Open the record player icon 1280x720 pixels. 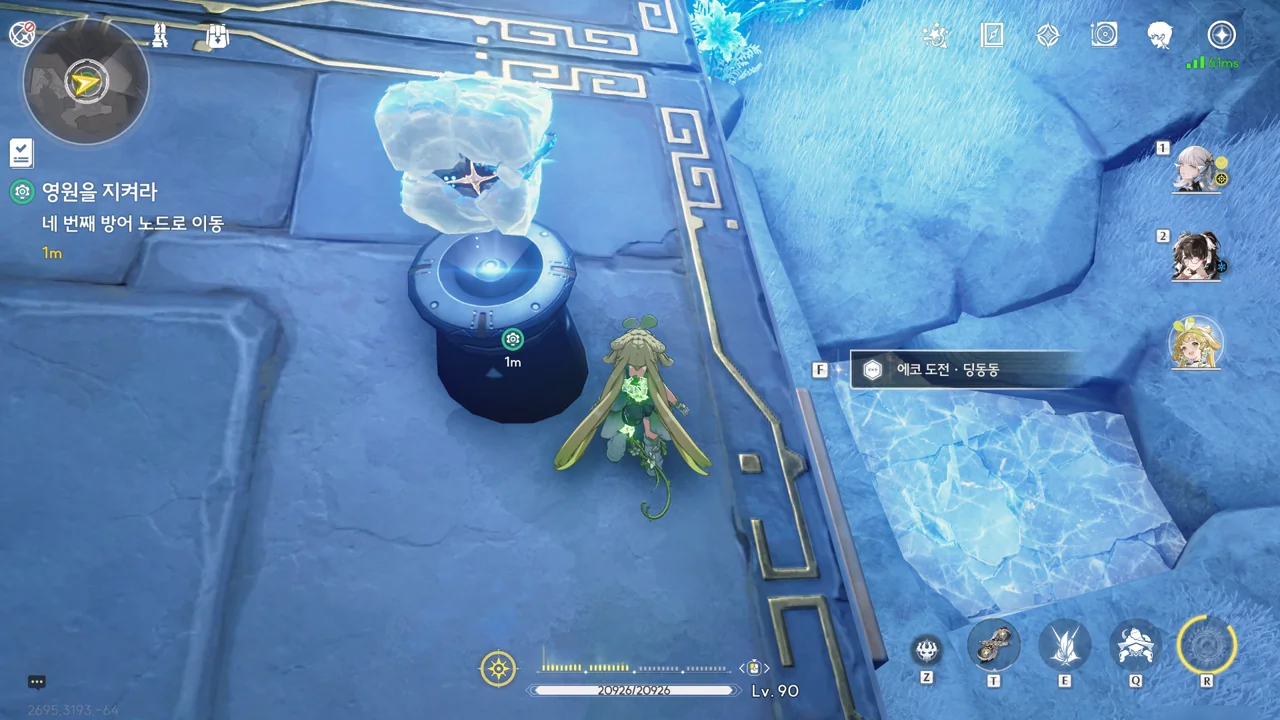coord(1104,36)
